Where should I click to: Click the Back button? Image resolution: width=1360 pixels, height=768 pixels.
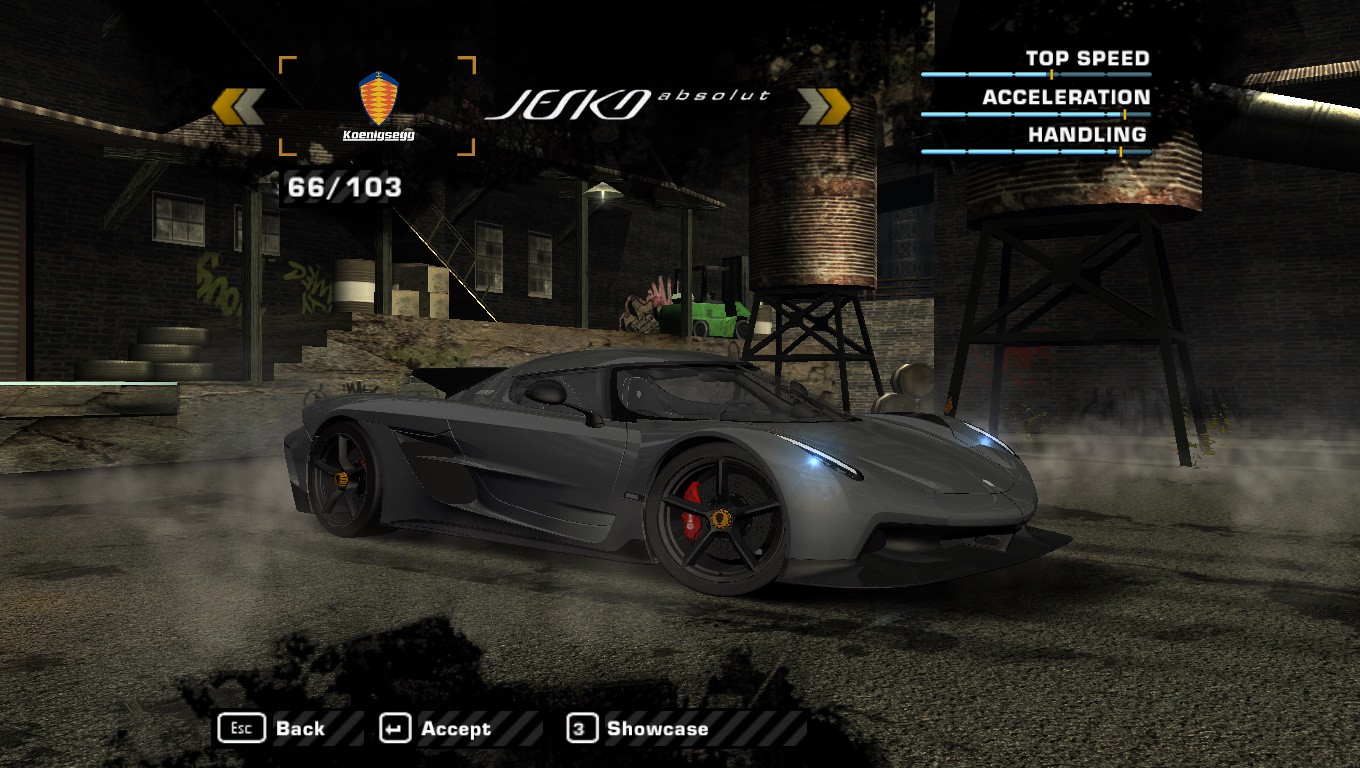click(273, 729)
